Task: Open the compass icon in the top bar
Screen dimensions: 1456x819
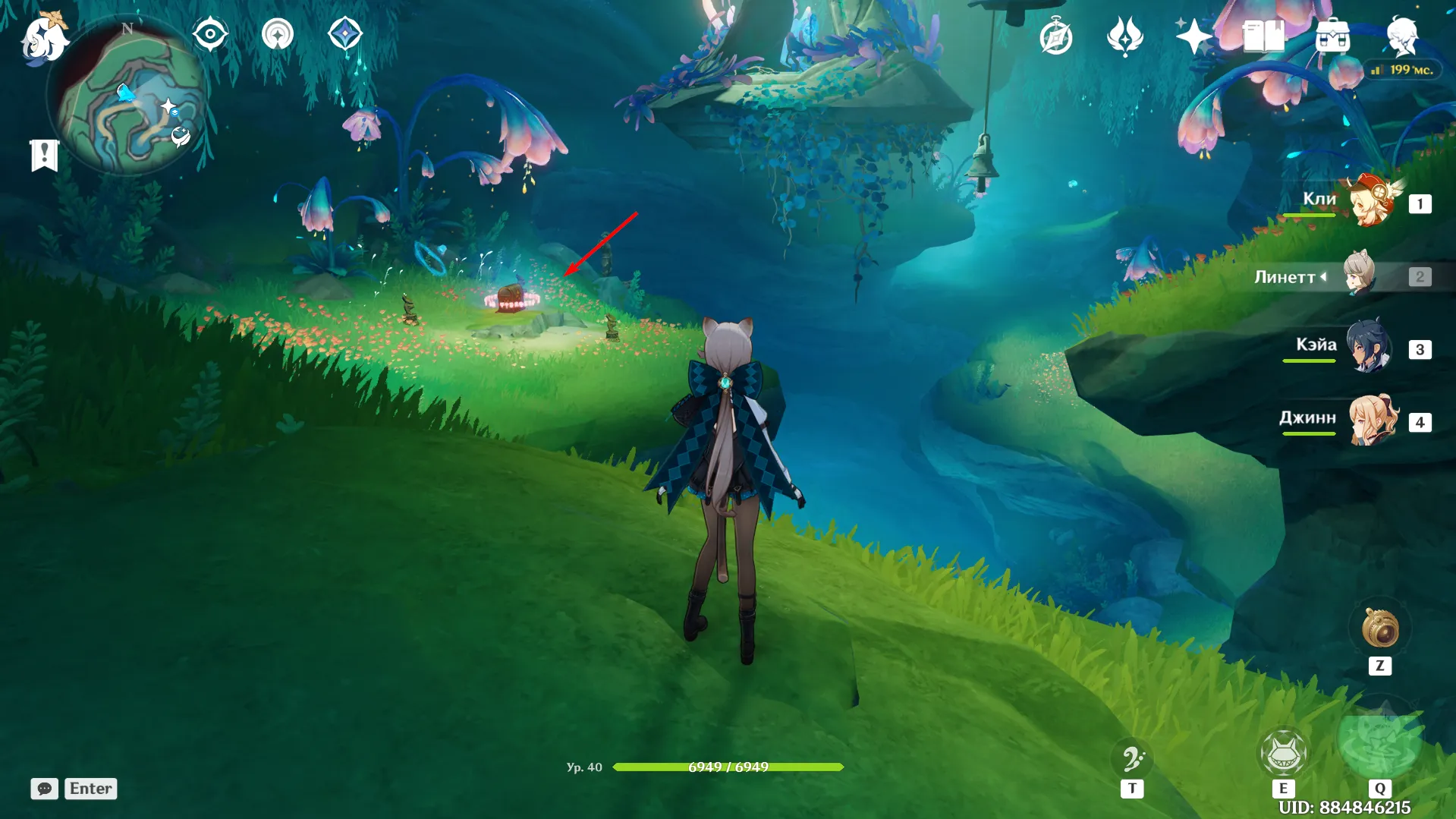Action: [x=1055, y=37]
